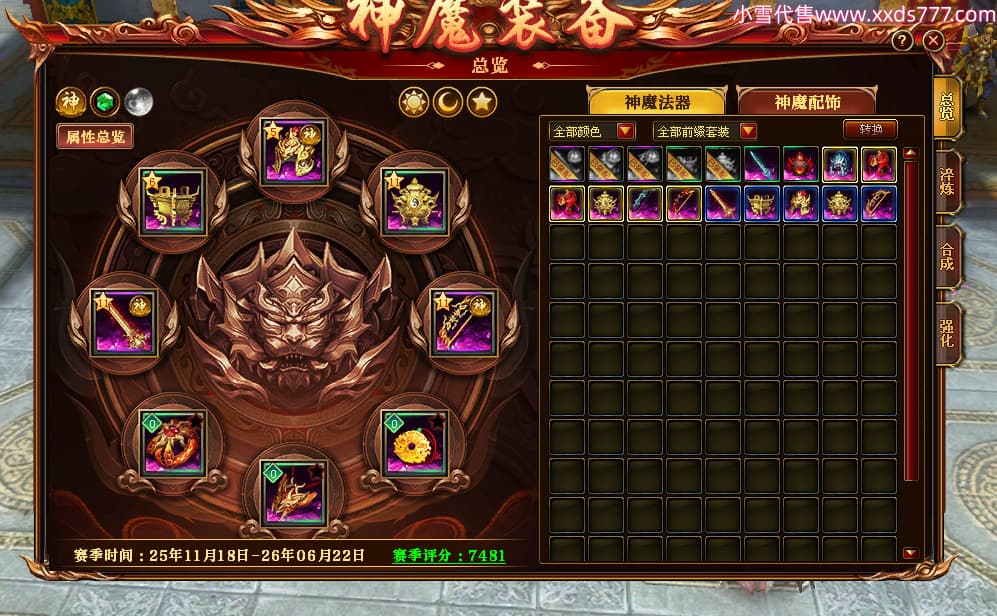Click the 转换 convert button
Image resolution: width=997 pixels, height=616 pixels.
tap(870, 129)
